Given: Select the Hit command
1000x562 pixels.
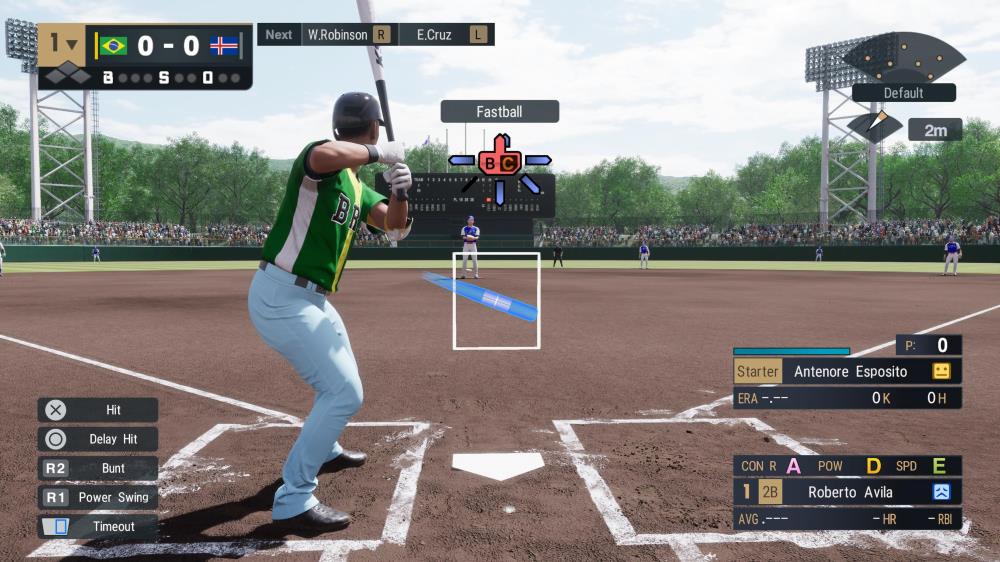Looking at the screenshot, I should [x=98, y=410].
